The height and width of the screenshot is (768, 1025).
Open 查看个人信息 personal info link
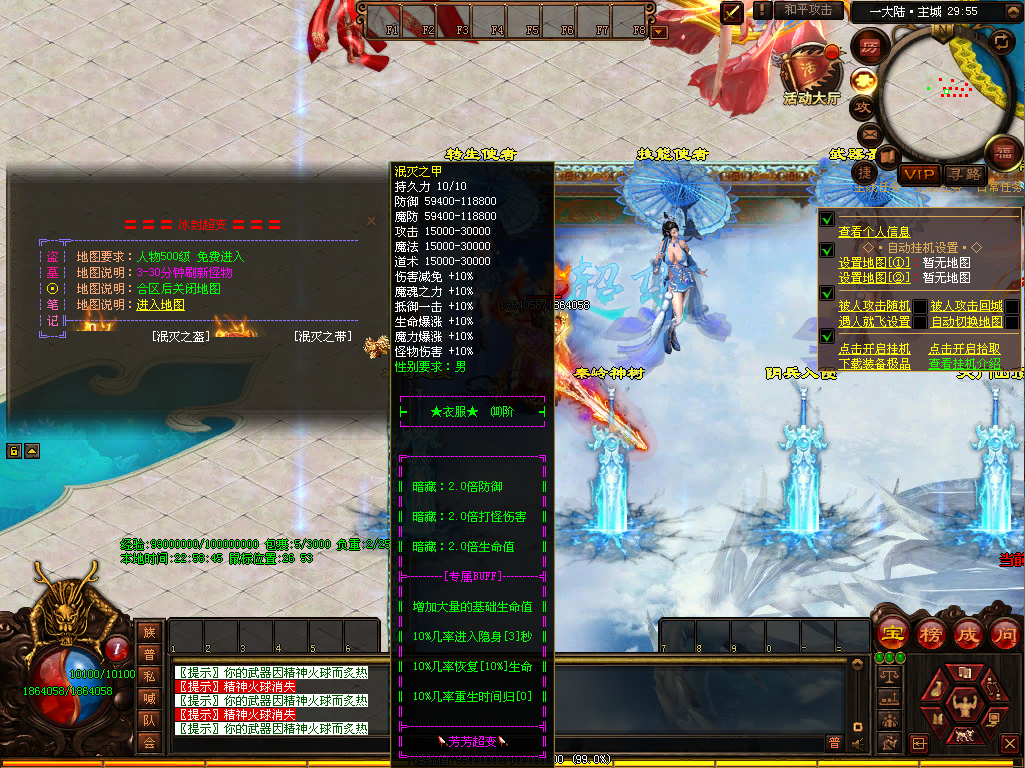click(874, 232)
